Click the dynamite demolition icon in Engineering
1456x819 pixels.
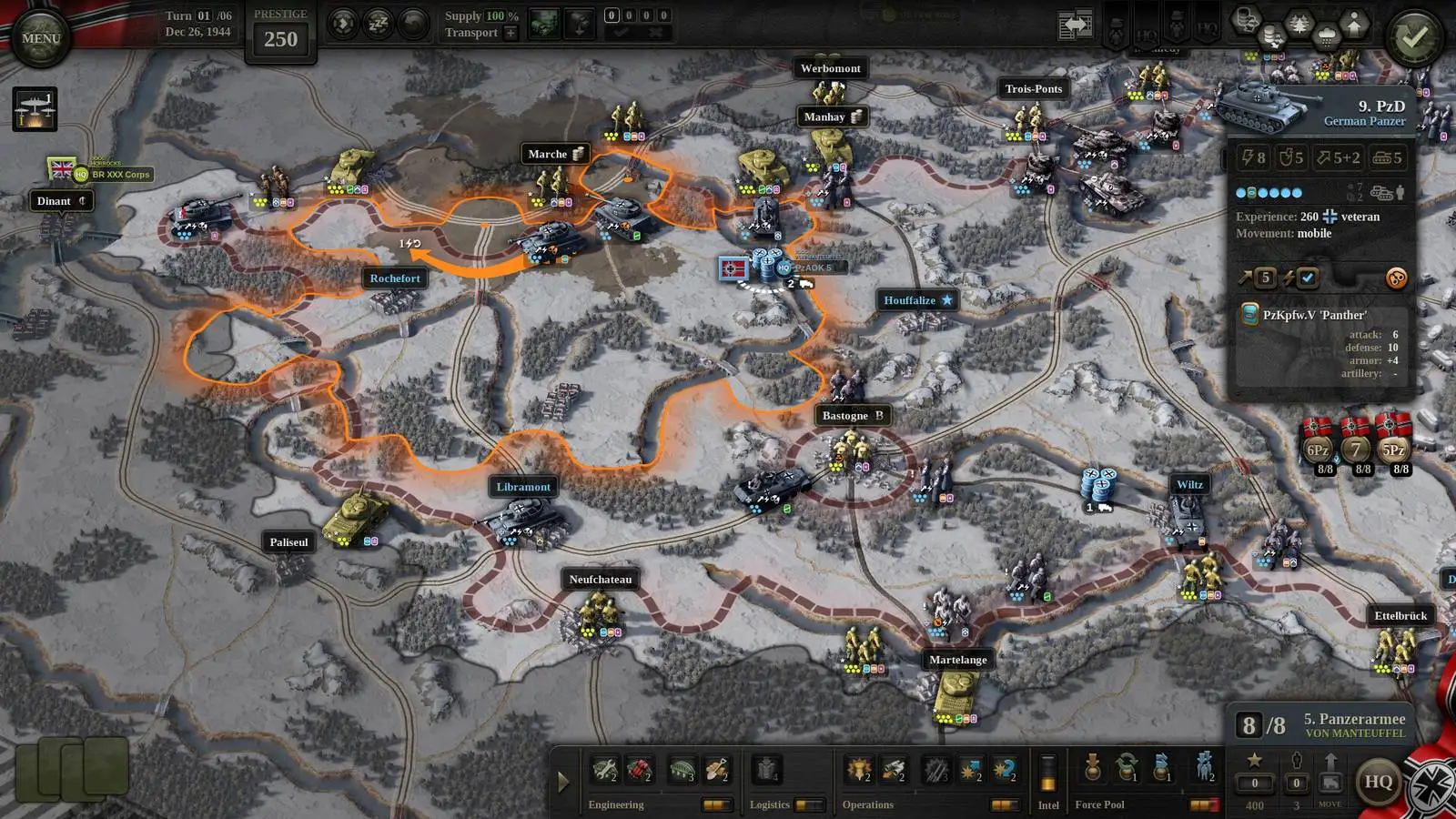[x=638, y=769]
